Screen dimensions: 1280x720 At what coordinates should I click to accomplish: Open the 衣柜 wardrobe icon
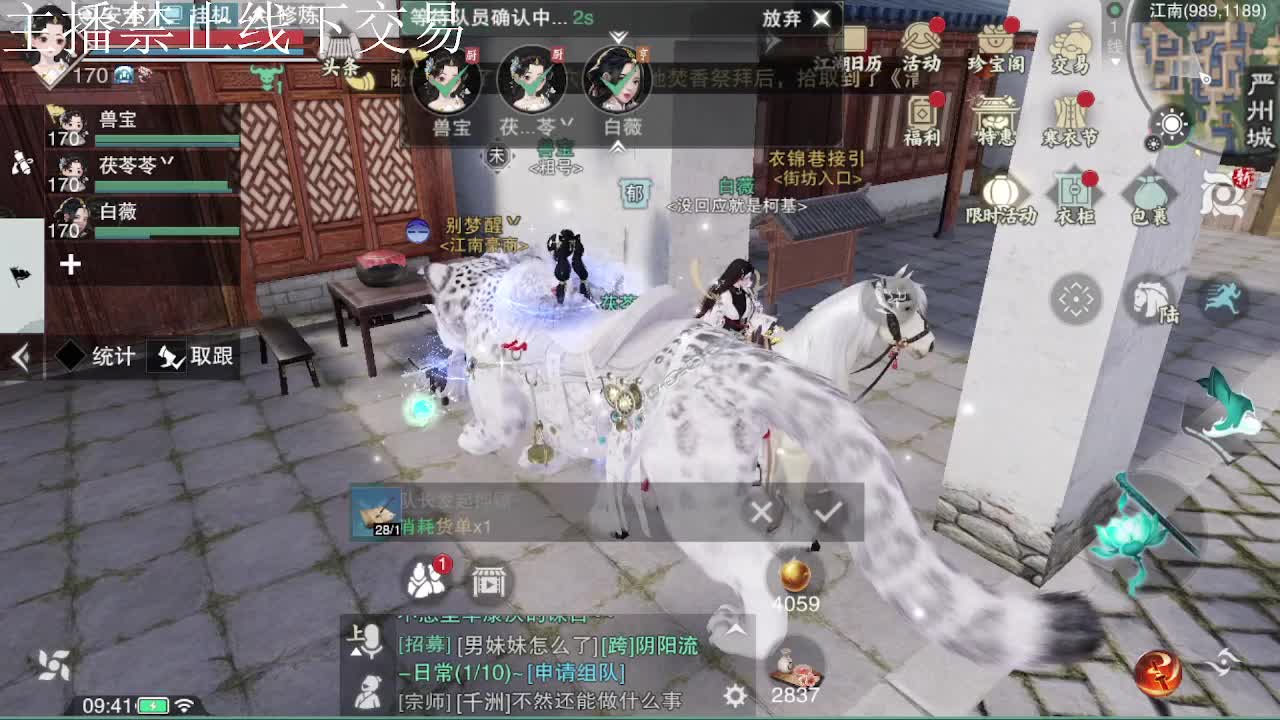coord(1073,188)
